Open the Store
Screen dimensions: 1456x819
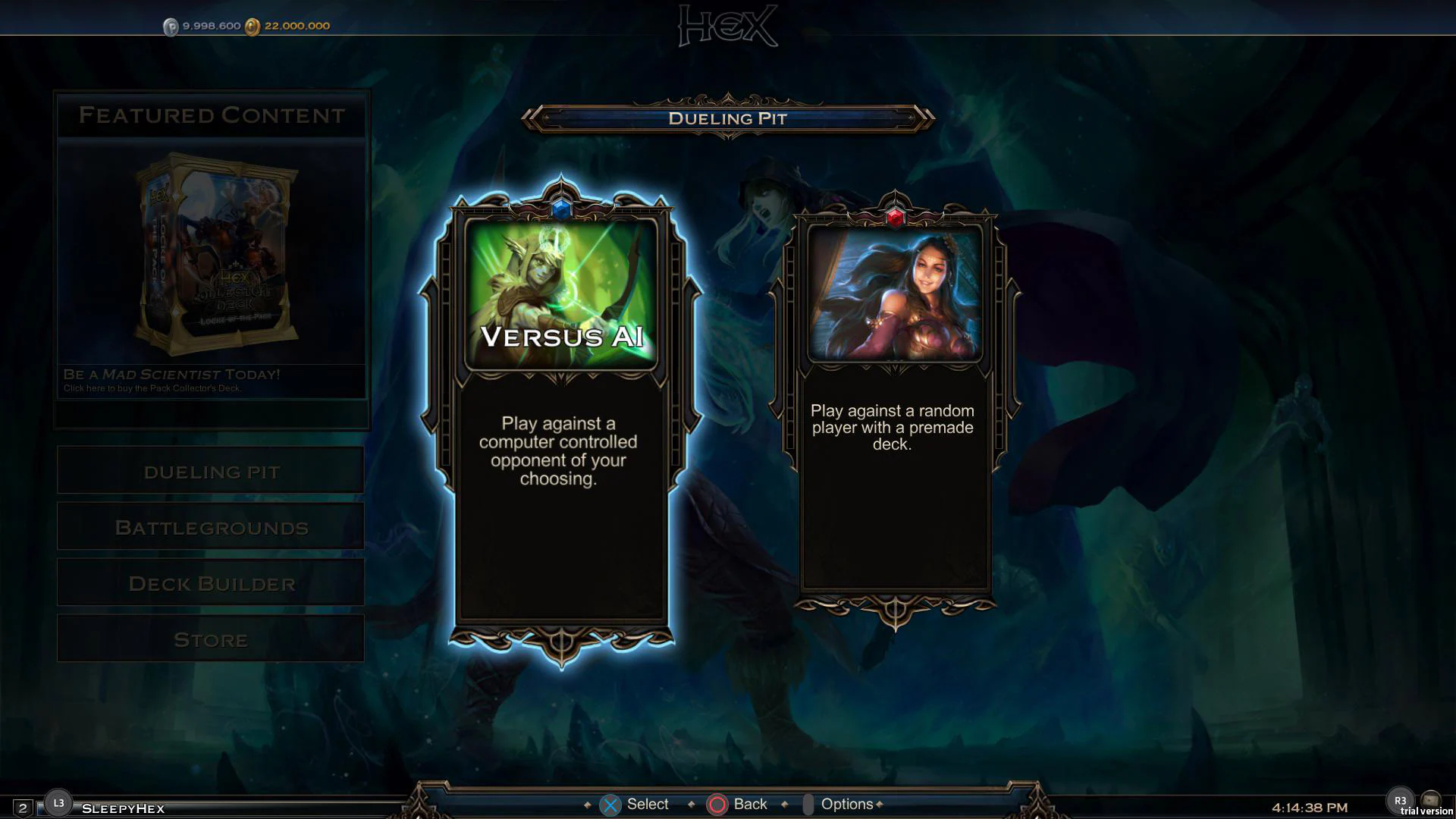point(210,639)
